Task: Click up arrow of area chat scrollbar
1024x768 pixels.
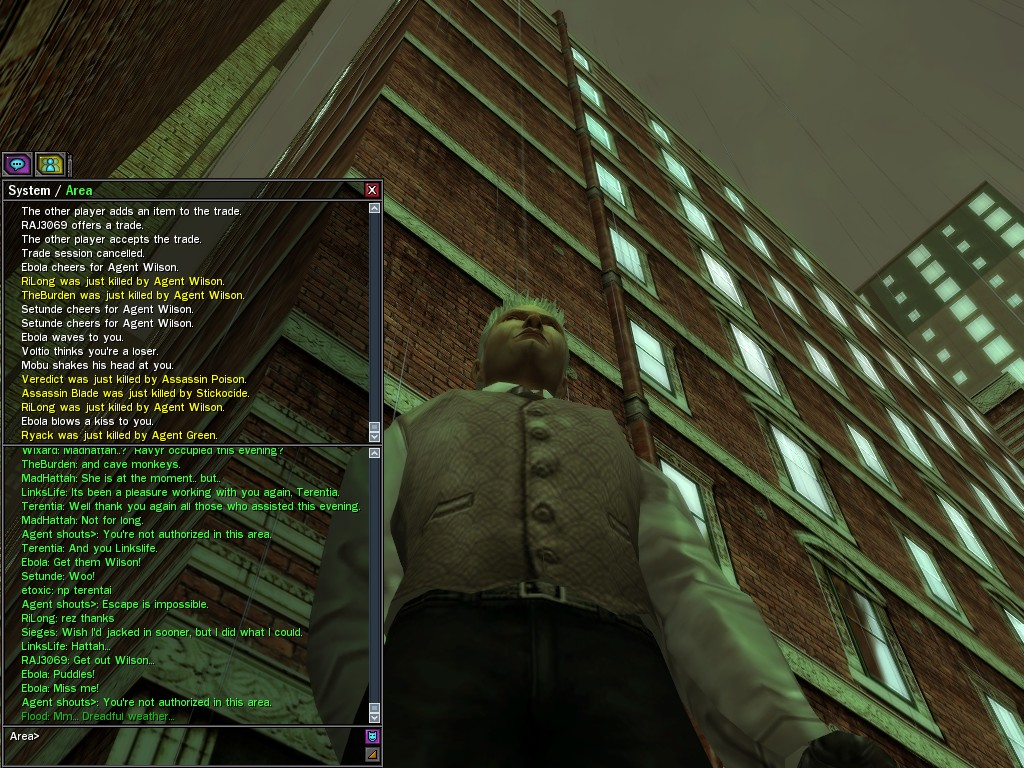Action: tap(374, 454)
